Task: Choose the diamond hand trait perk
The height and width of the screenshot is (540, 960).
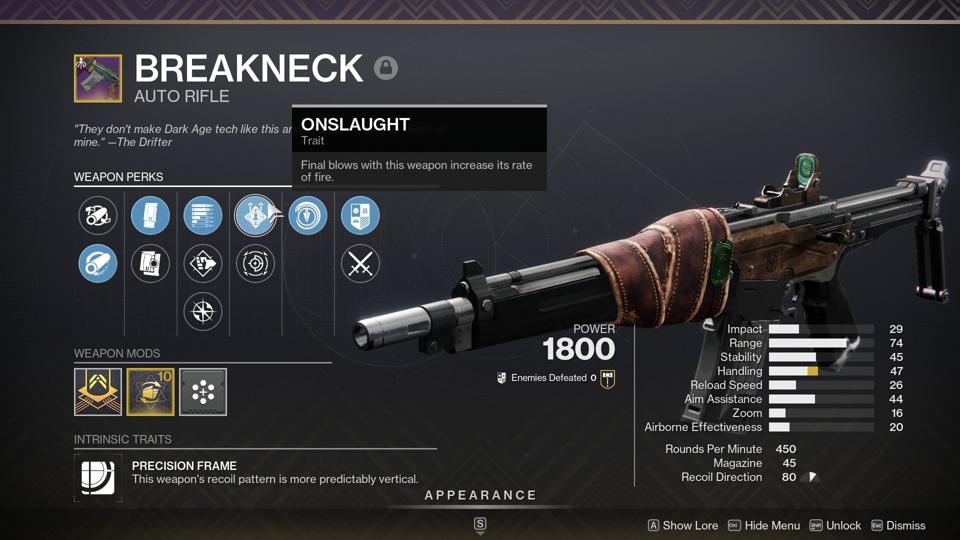Action: click(203, 264)
